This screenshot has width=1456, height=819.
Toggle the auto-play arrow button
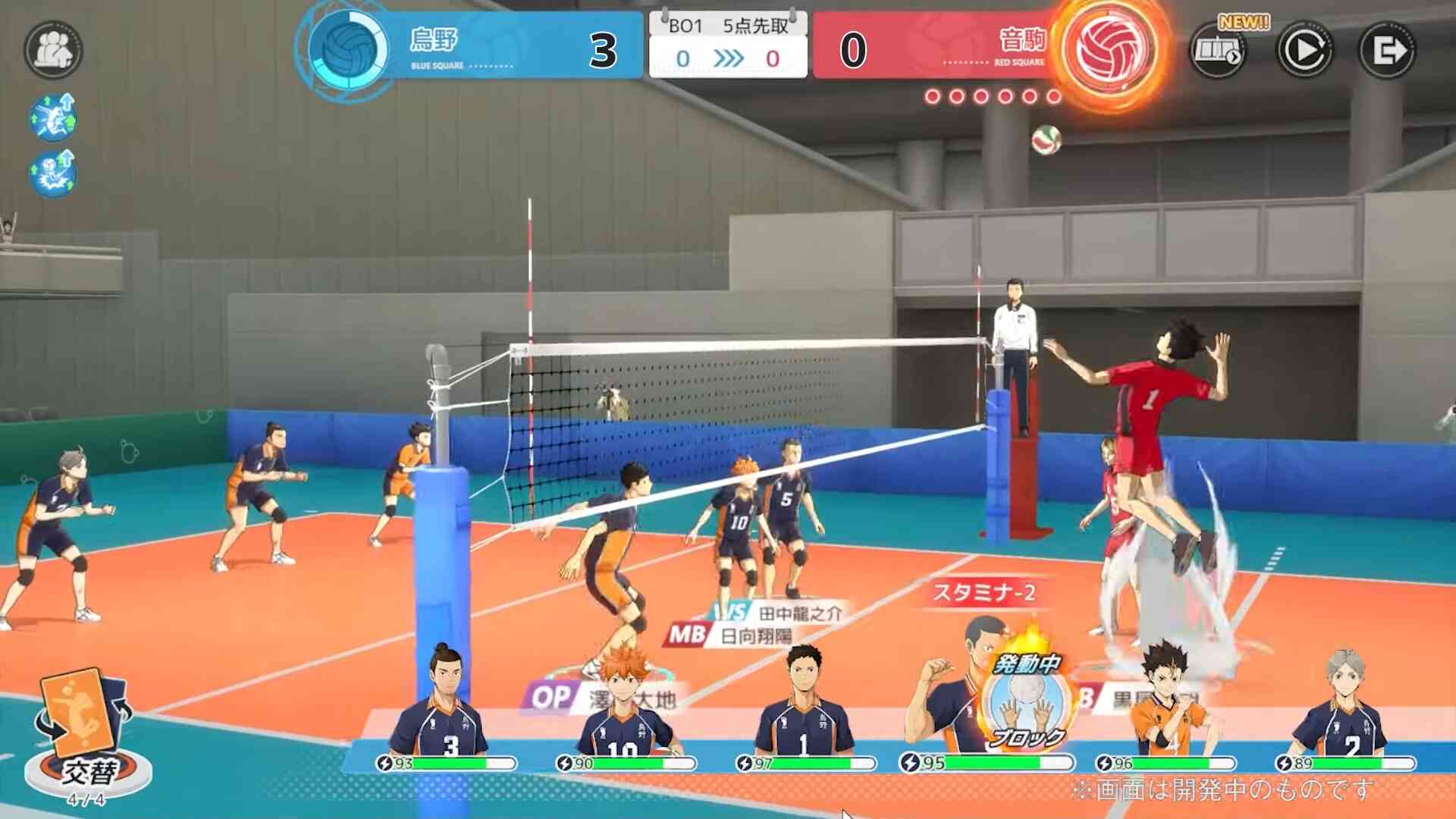point(1304,50)
